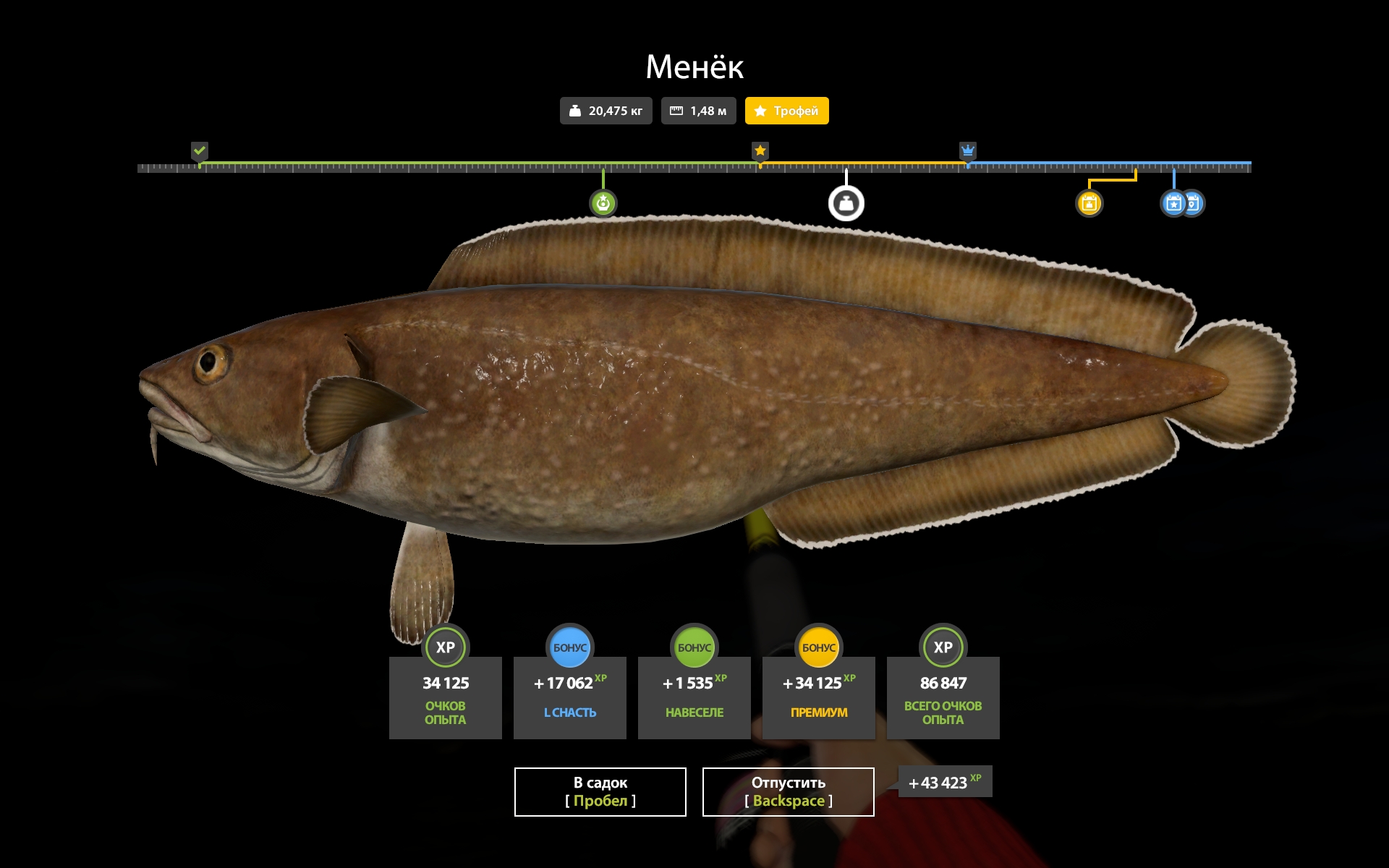
Task: Put the fish in the keepnet with В садок
Action: coord(600,791)
